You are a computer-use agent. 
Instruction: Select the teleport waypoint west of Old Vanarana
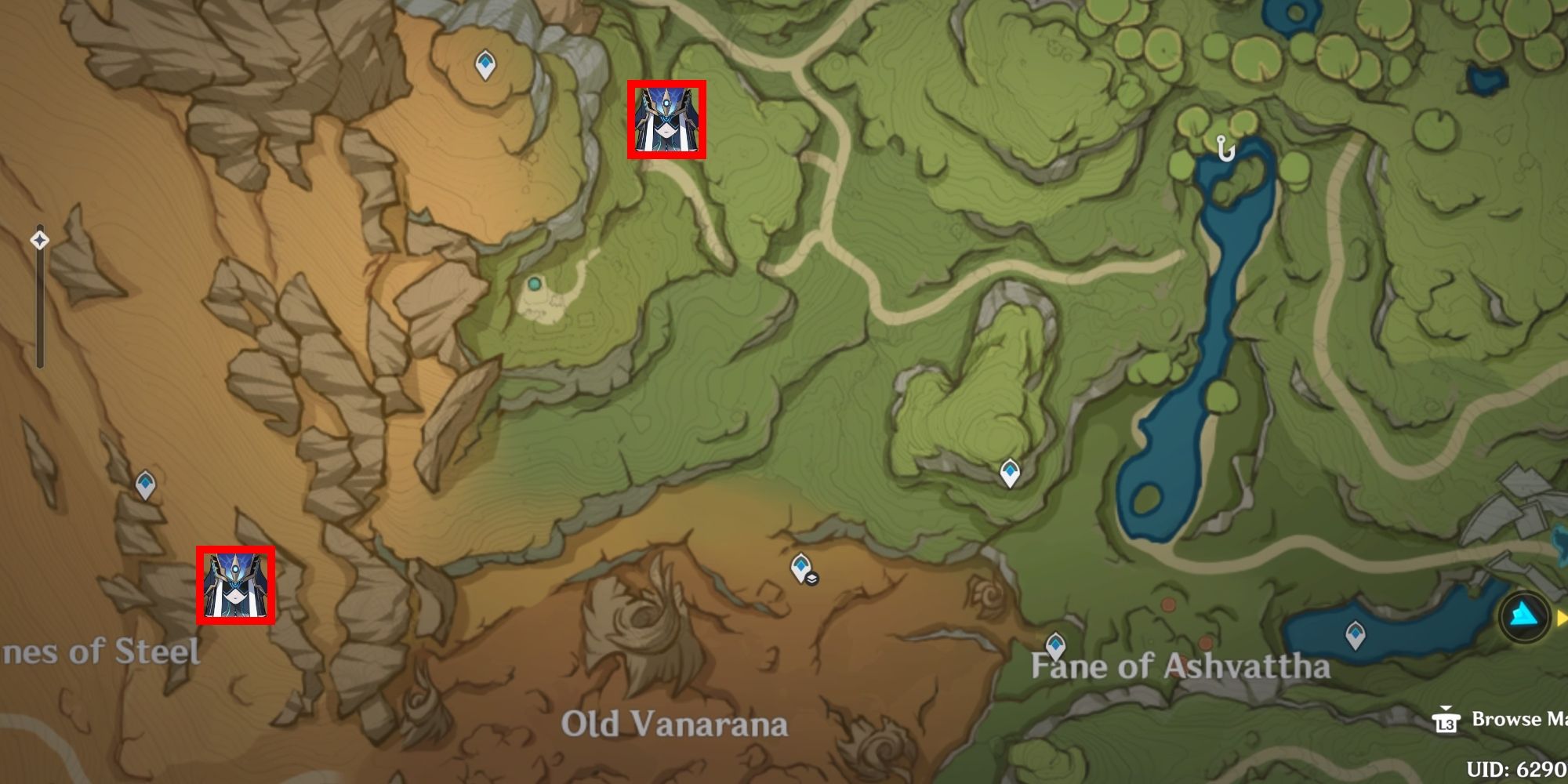pyautogui.click(x=145, y=484)
